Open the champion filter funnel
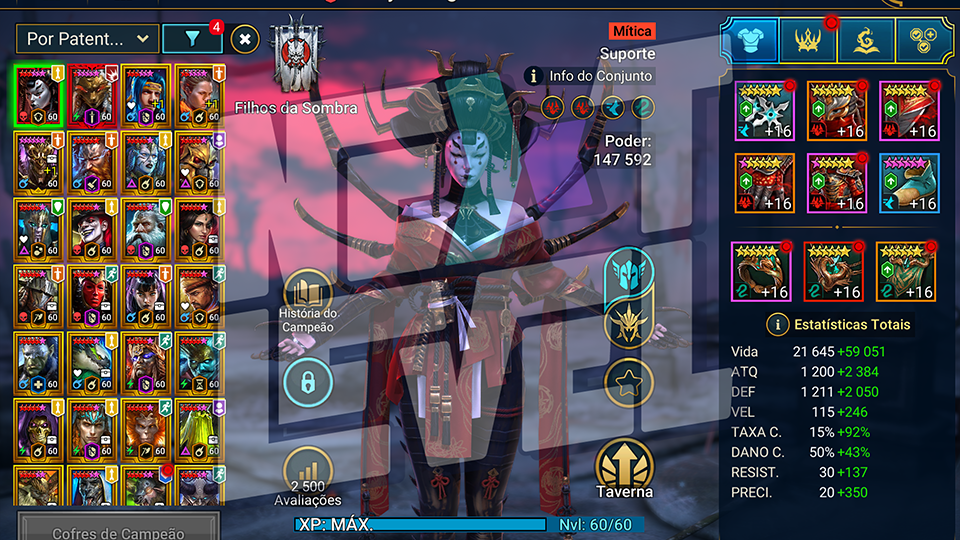 [192, 39]
